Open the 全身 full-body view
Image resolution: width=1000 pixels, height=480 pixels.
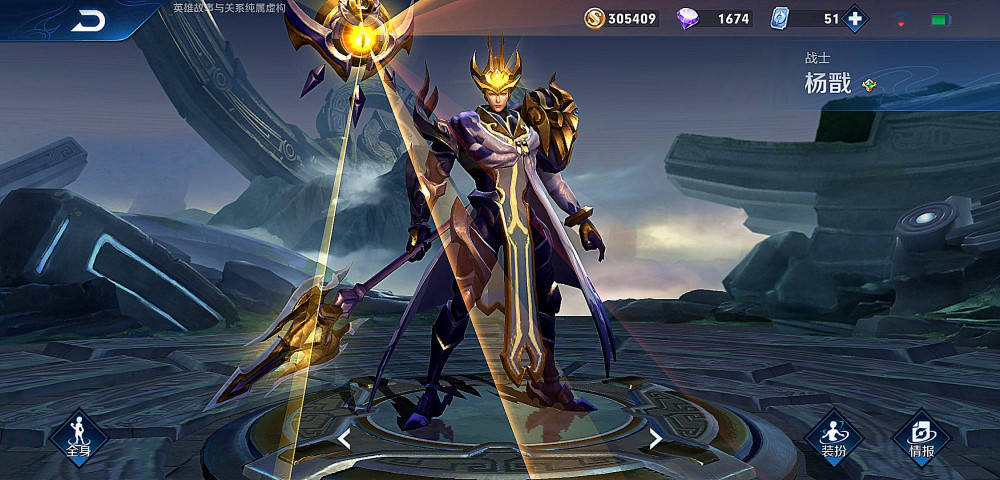pyautogui.click(x=79, y=436)
